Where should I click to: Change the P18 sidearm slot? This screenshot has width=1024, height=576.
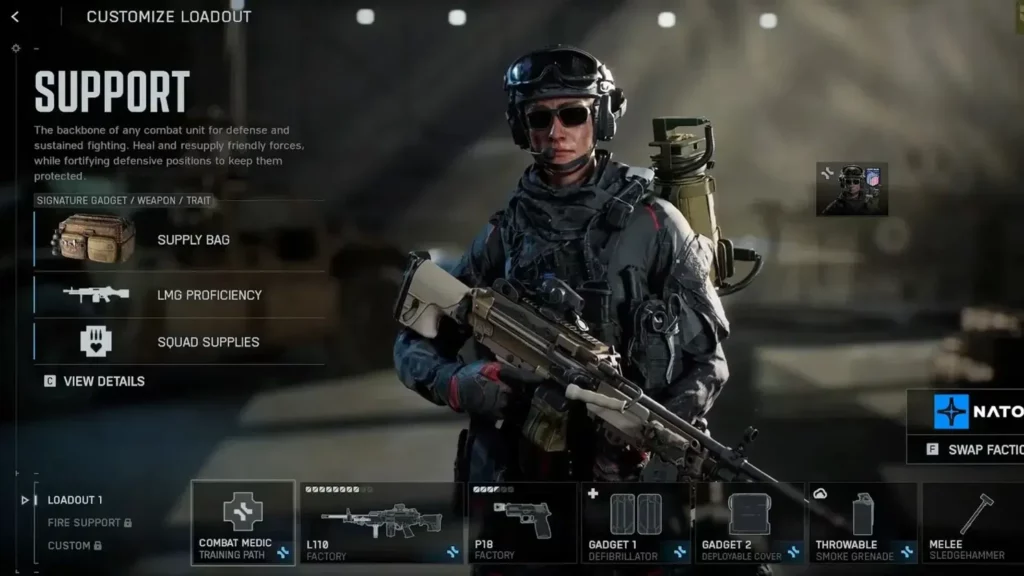coord(522,522)
